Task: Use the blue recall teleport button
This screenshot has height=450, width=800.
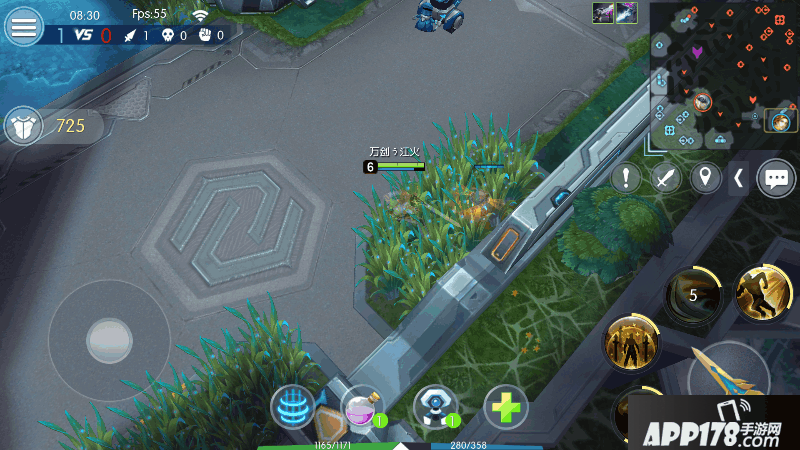Action: point(294,408)
